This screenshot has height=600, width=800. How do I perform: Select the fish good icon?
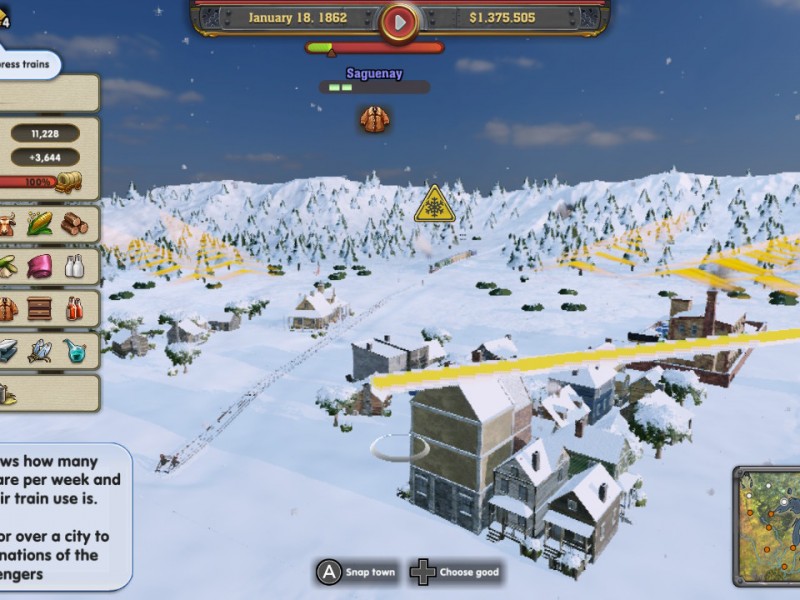click(x=40, y=350)
